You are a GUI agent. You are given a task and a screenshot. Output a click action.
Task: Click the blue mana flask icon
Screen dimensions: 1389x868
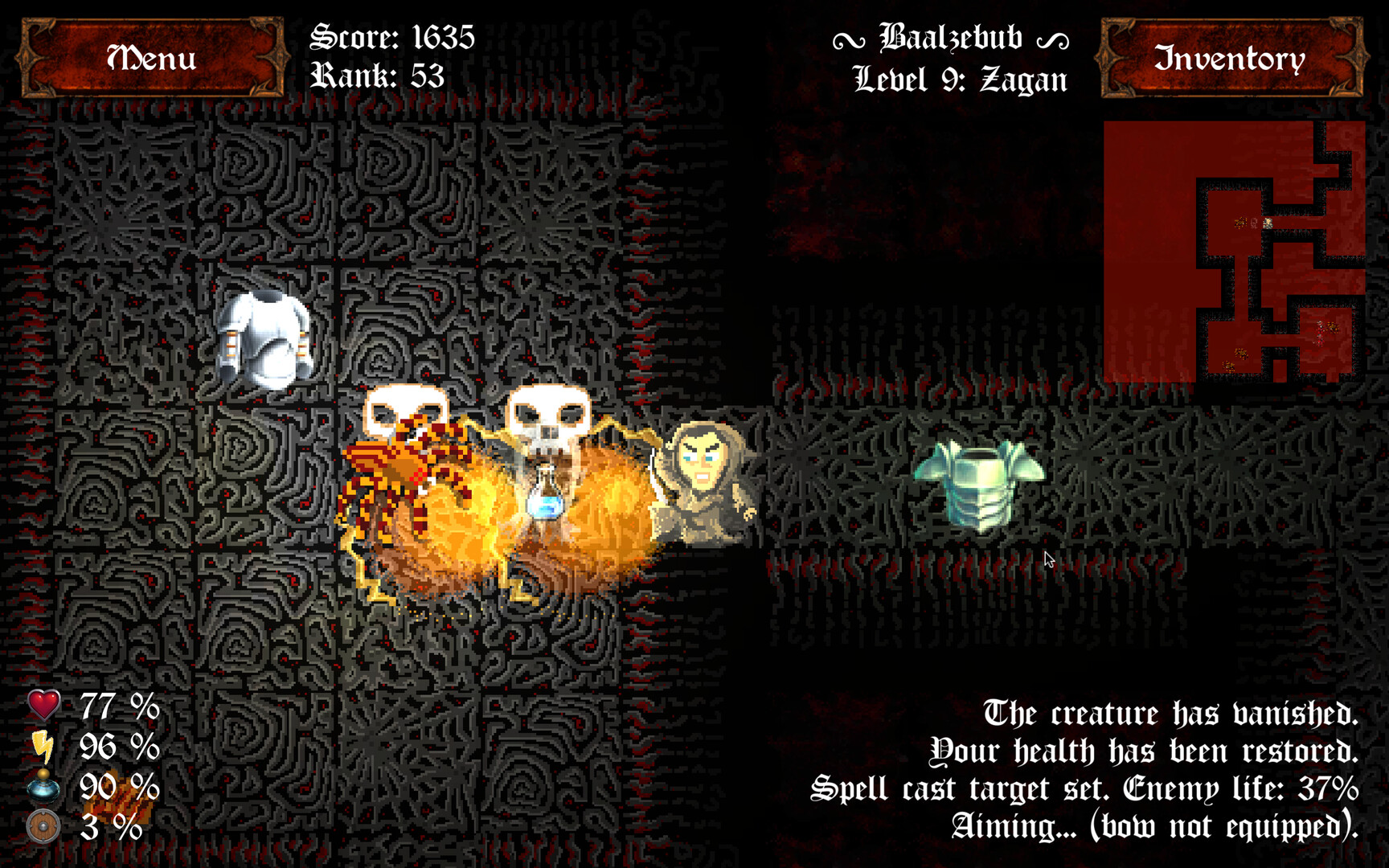click(42, 786)
